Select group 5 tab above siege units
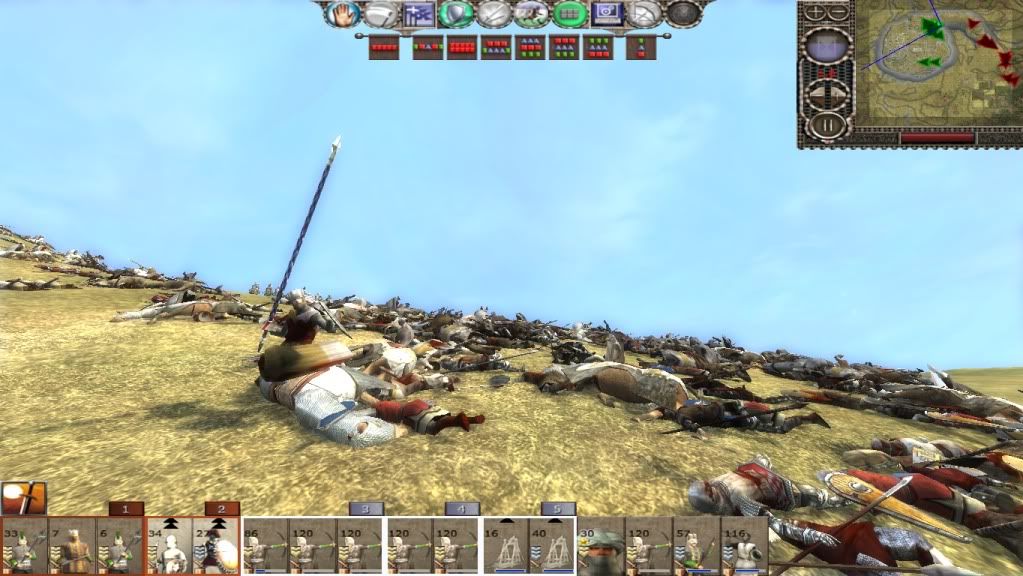Viewport: 1023px width, 576px height. click(558, 509)
